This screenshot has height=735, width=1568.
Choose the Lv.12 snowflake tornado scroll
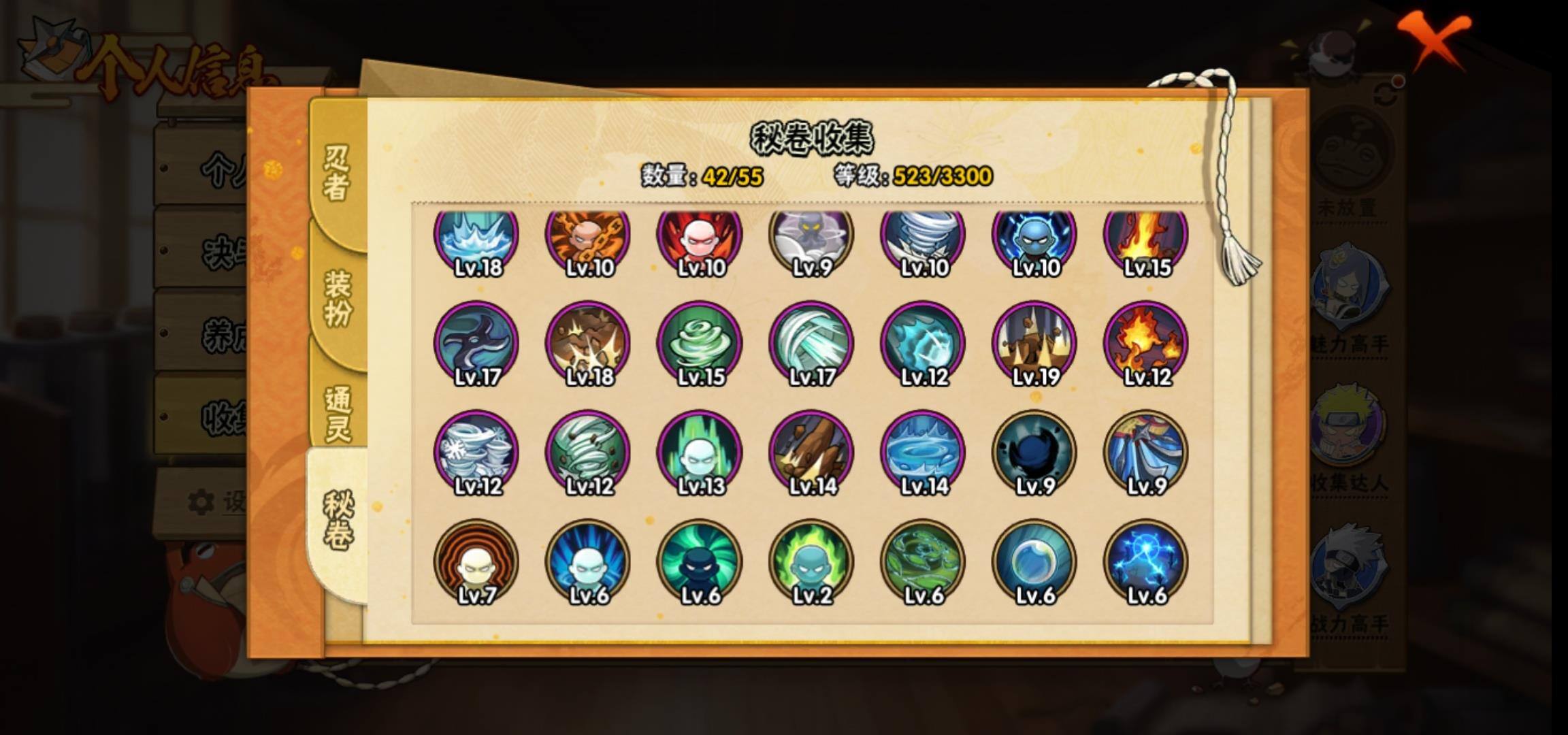(x=476, y=453)
